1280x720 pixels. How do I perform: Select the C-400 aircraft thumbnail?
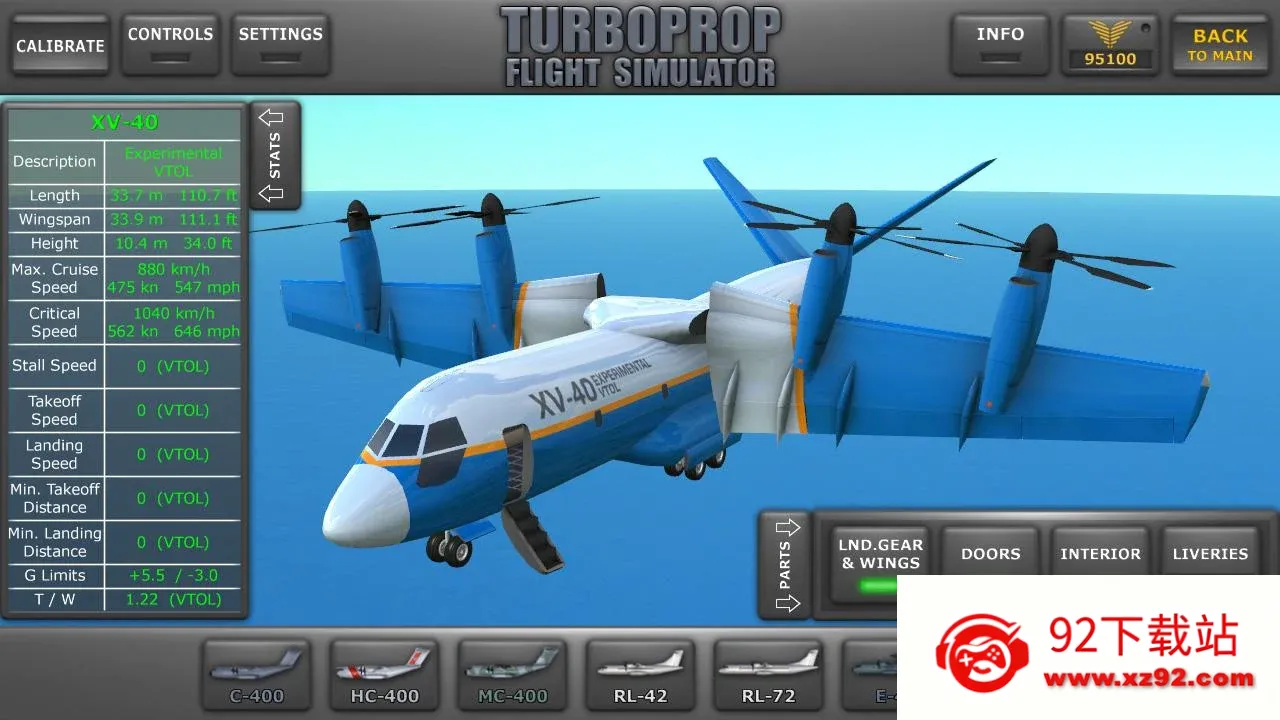point(256,672)
